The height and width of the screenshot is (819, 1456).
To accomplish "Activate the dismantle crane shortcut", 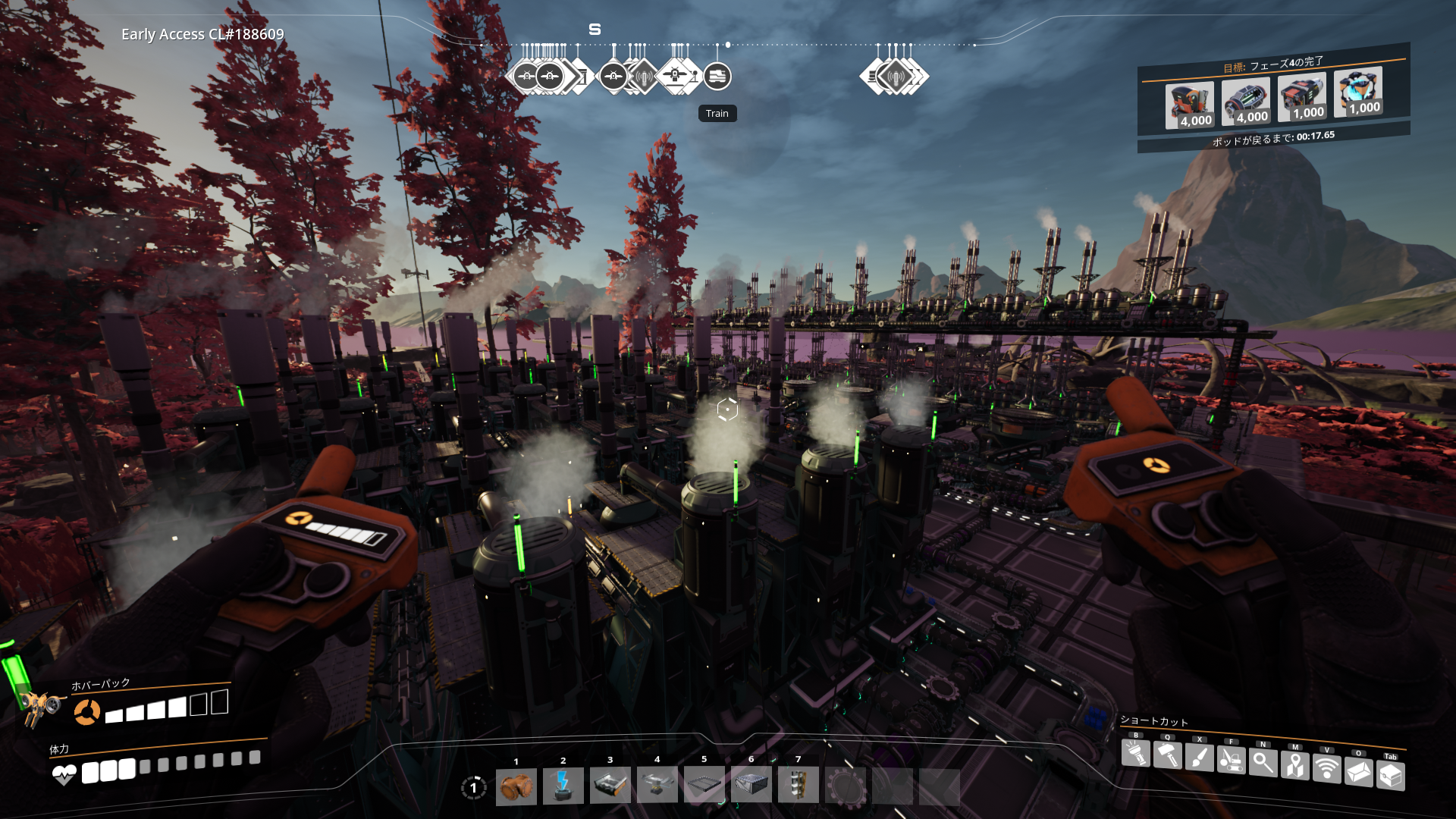I will (x=1231, y=760).
